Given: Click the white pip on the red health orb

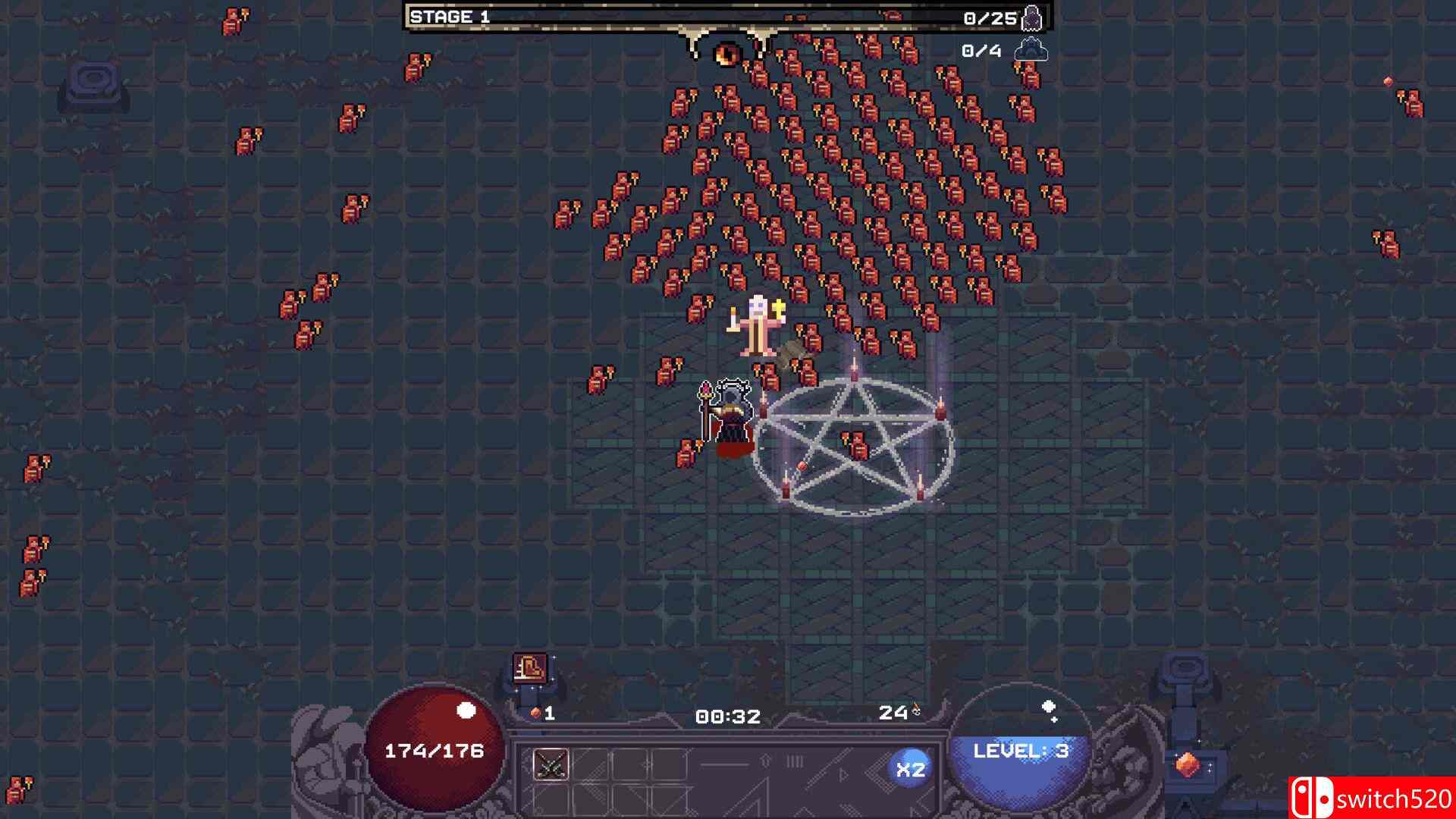Looking at the screenshot, I should 466,711.
